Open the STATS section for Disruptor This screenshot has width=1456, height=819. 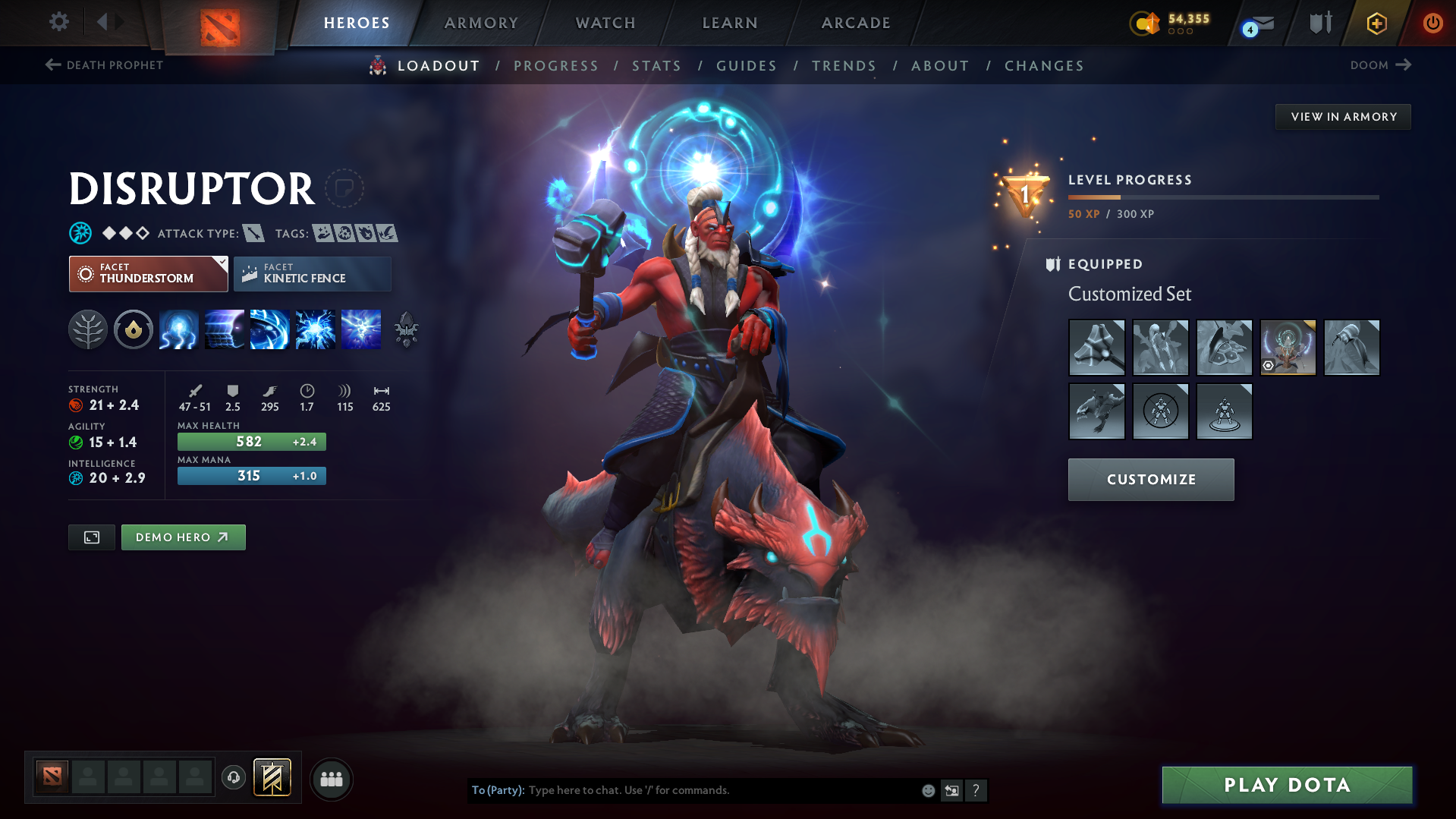pos(656,66)
